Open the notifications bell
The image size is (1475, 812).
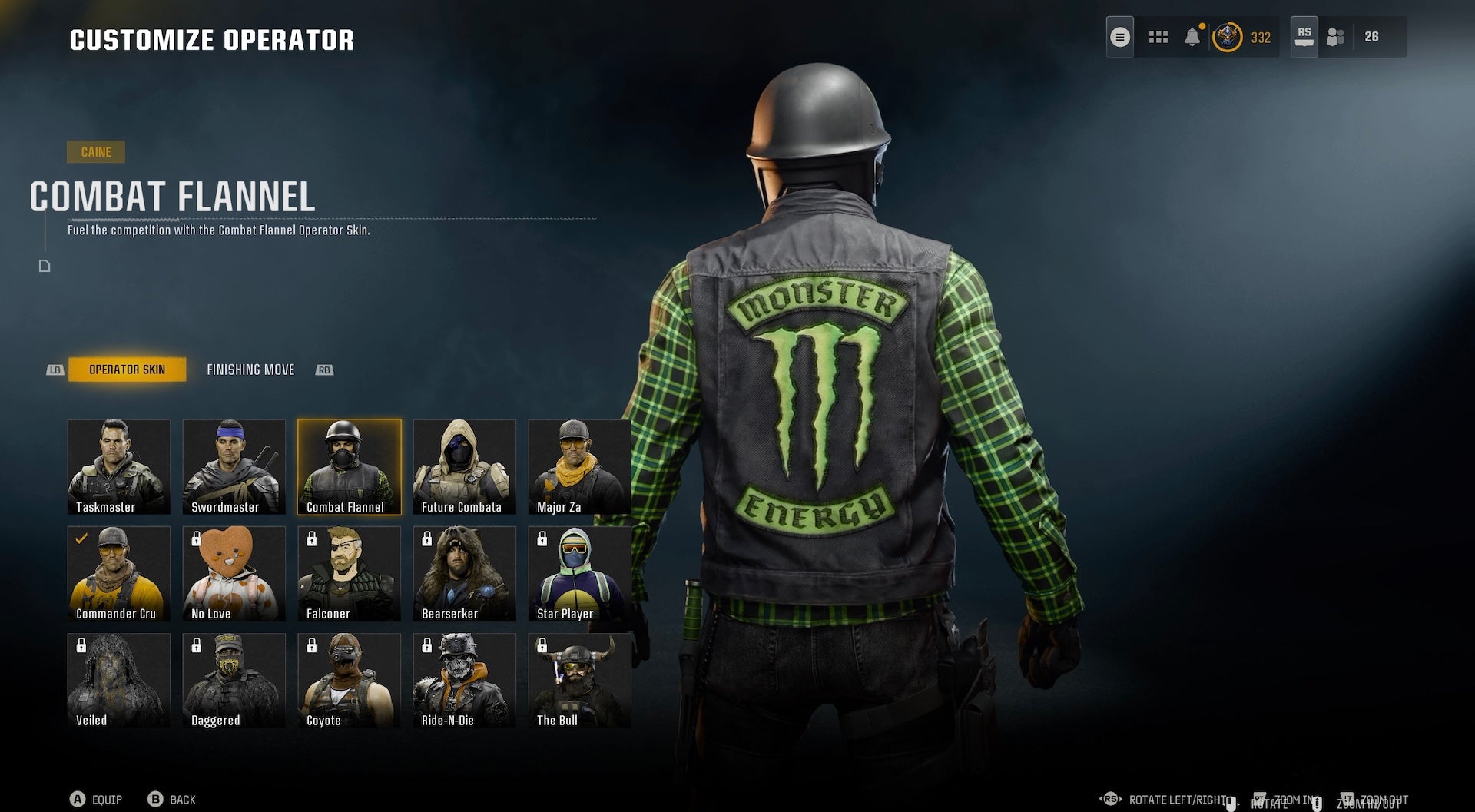tap(1192, 37)
